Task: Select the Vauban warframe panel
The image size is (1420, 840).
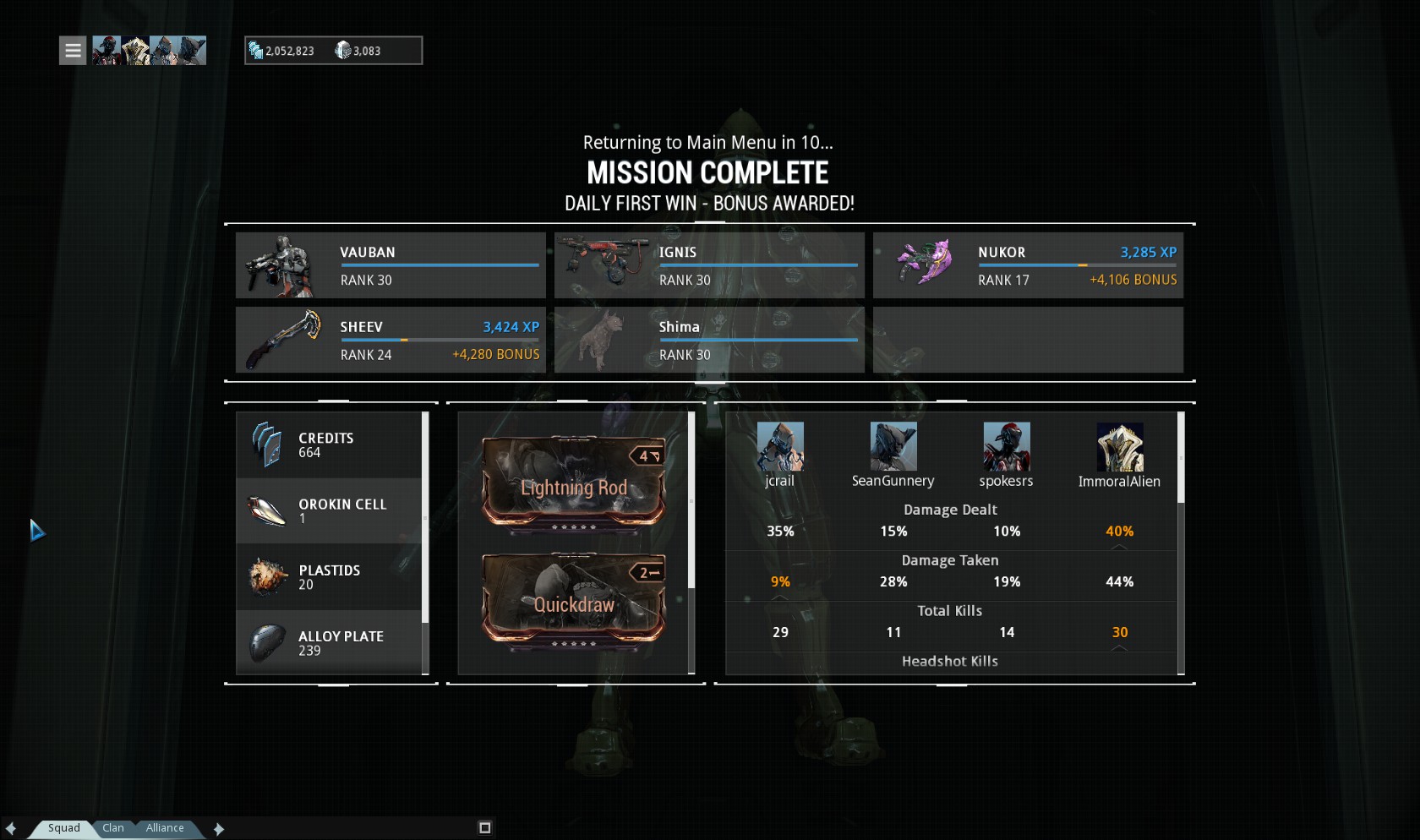Action: (x=390, y=265)
